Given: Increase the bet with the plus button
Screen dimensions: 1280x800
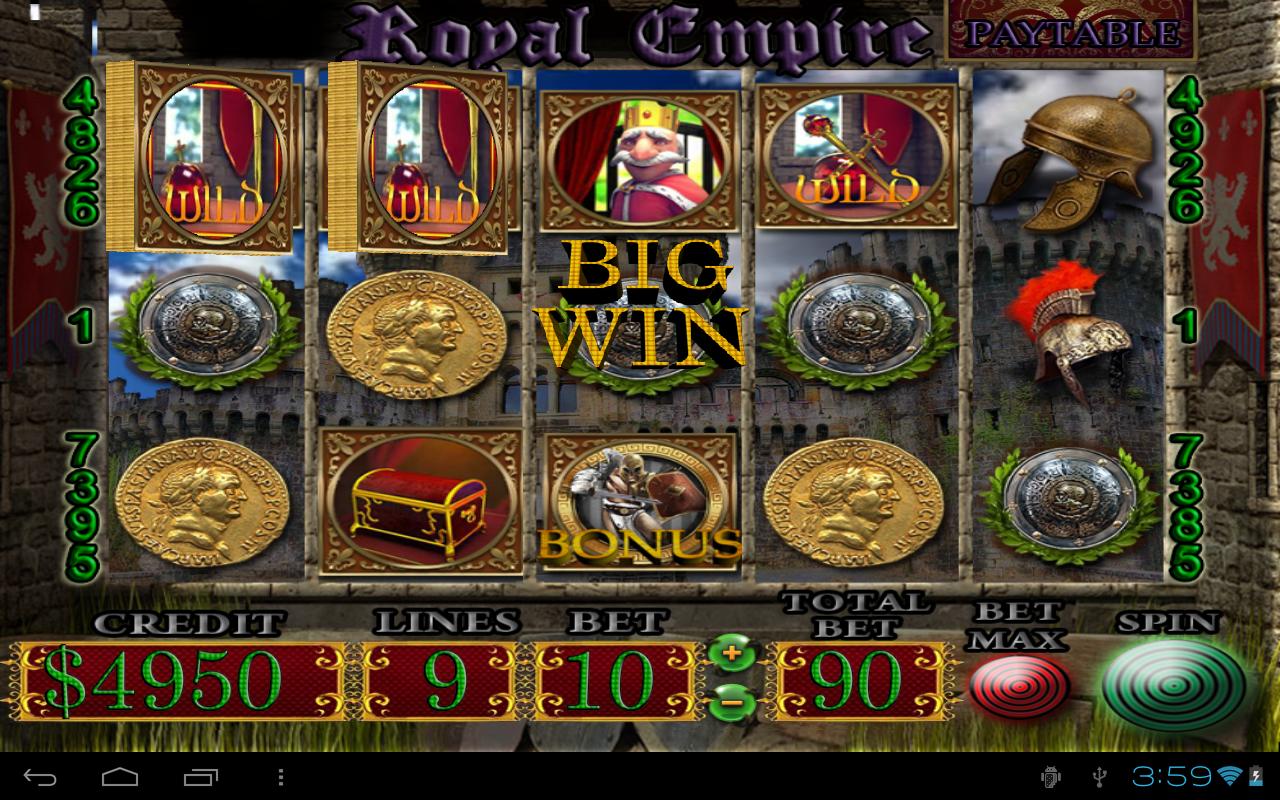Looking at the screenshot, I should (731, 653).
